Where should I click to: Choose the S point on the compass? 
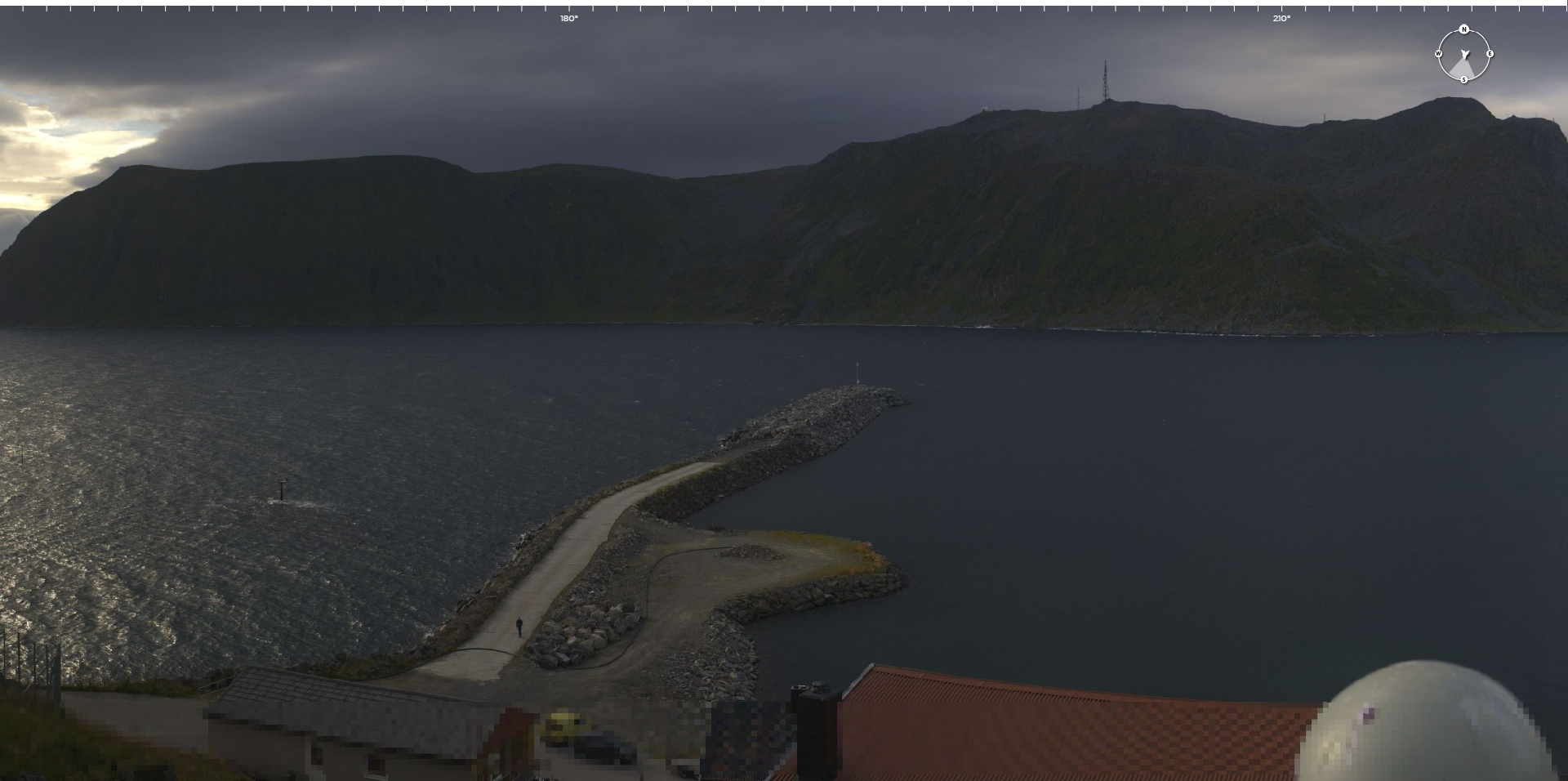point(1463,79)
